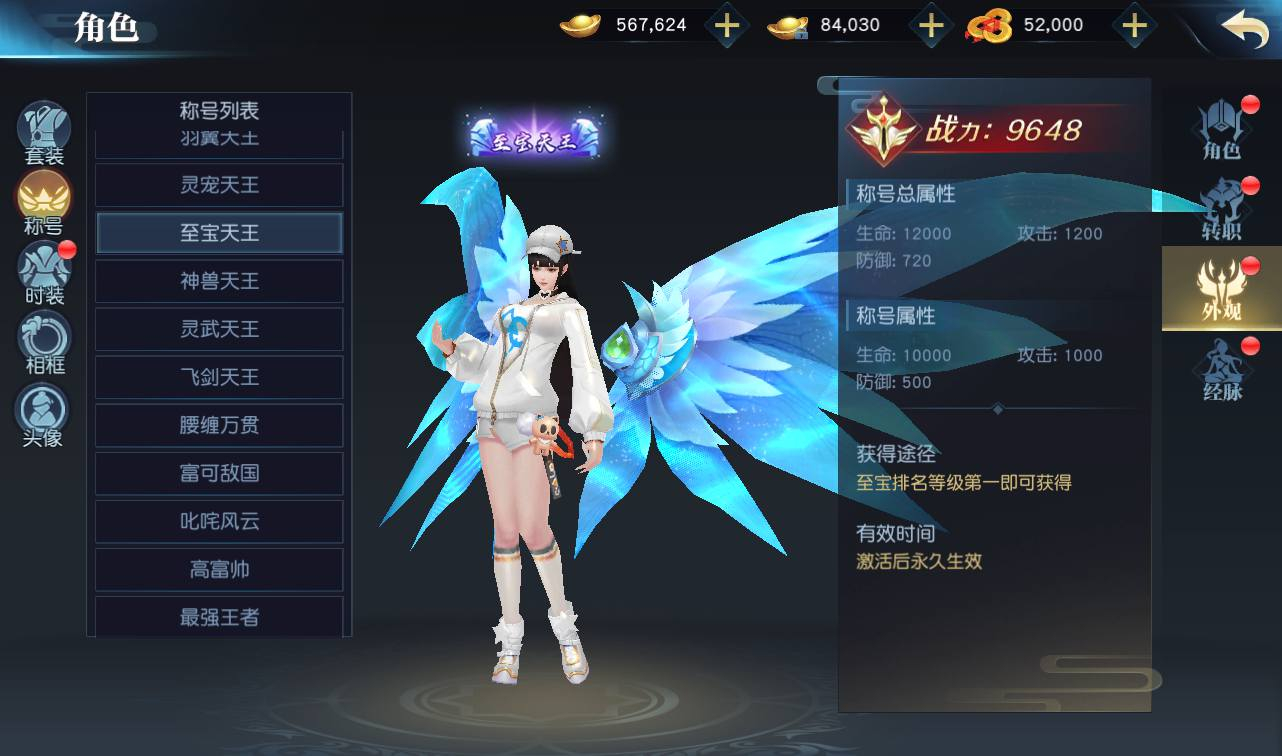
Task: Choose the 腰缠万贯 title
Action: 219,425
